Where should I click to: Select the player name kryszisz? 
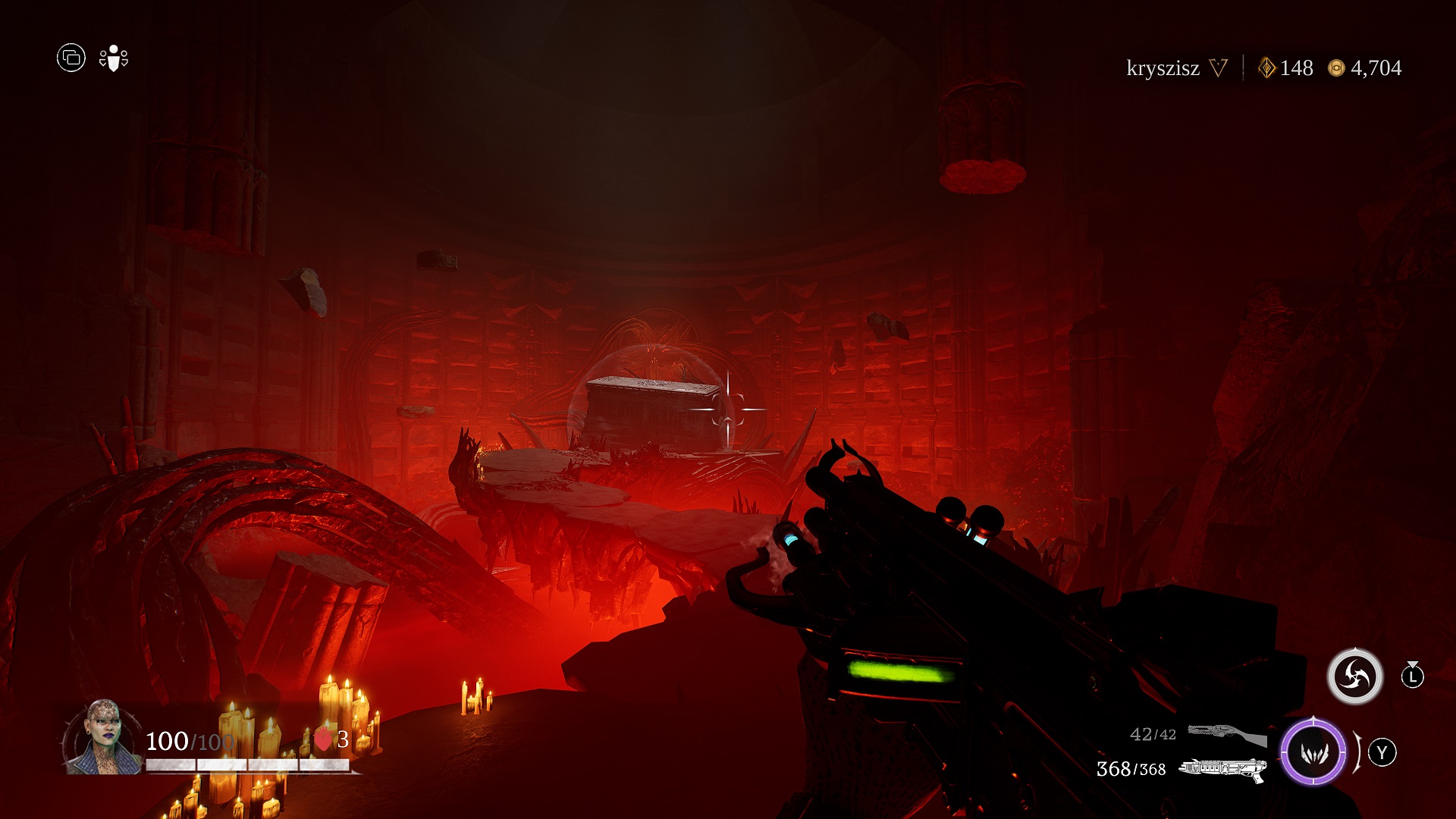pos(1163,68)
